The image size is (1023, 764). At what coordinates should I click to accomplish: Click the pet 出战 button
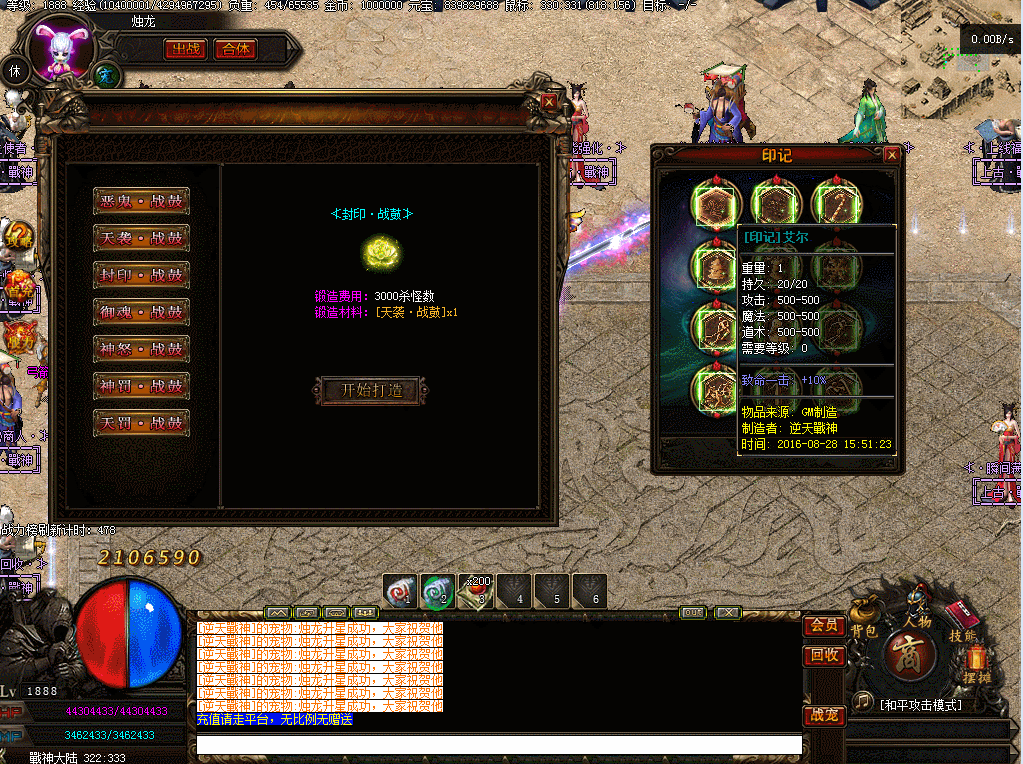pos(186,49)
